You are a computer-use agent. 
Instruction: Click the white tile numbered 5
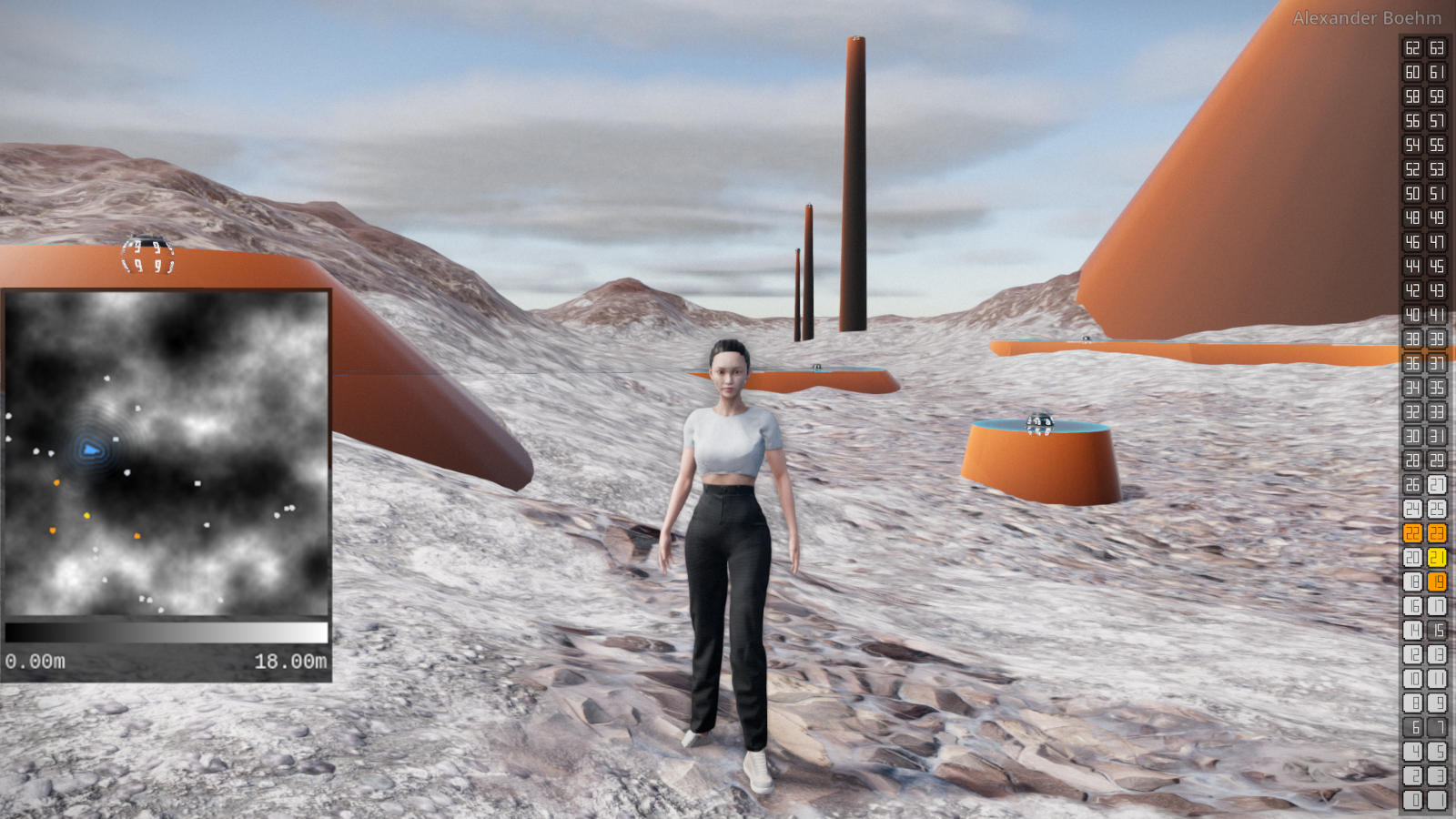tap(1437, 752)
